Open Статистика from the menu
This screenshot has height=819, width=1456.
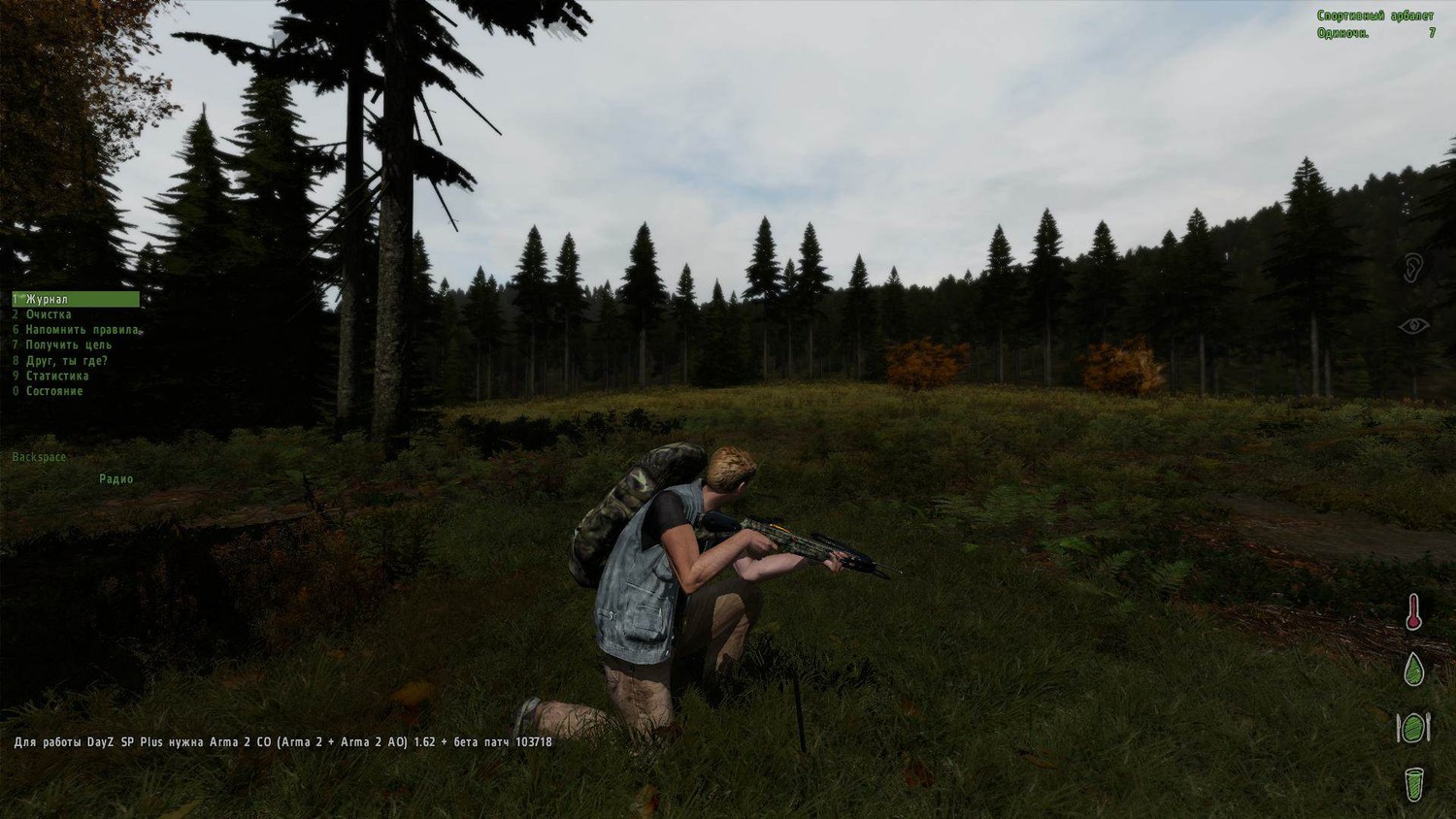click(57, 377)
